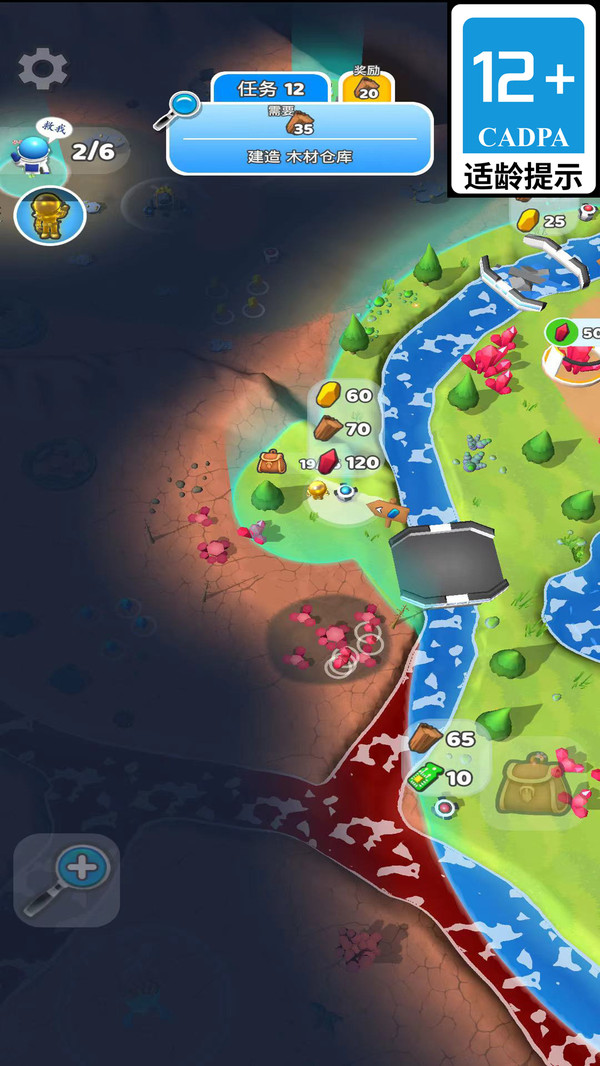Zoom in with the magnifier plus button

(x=67, y=880)
